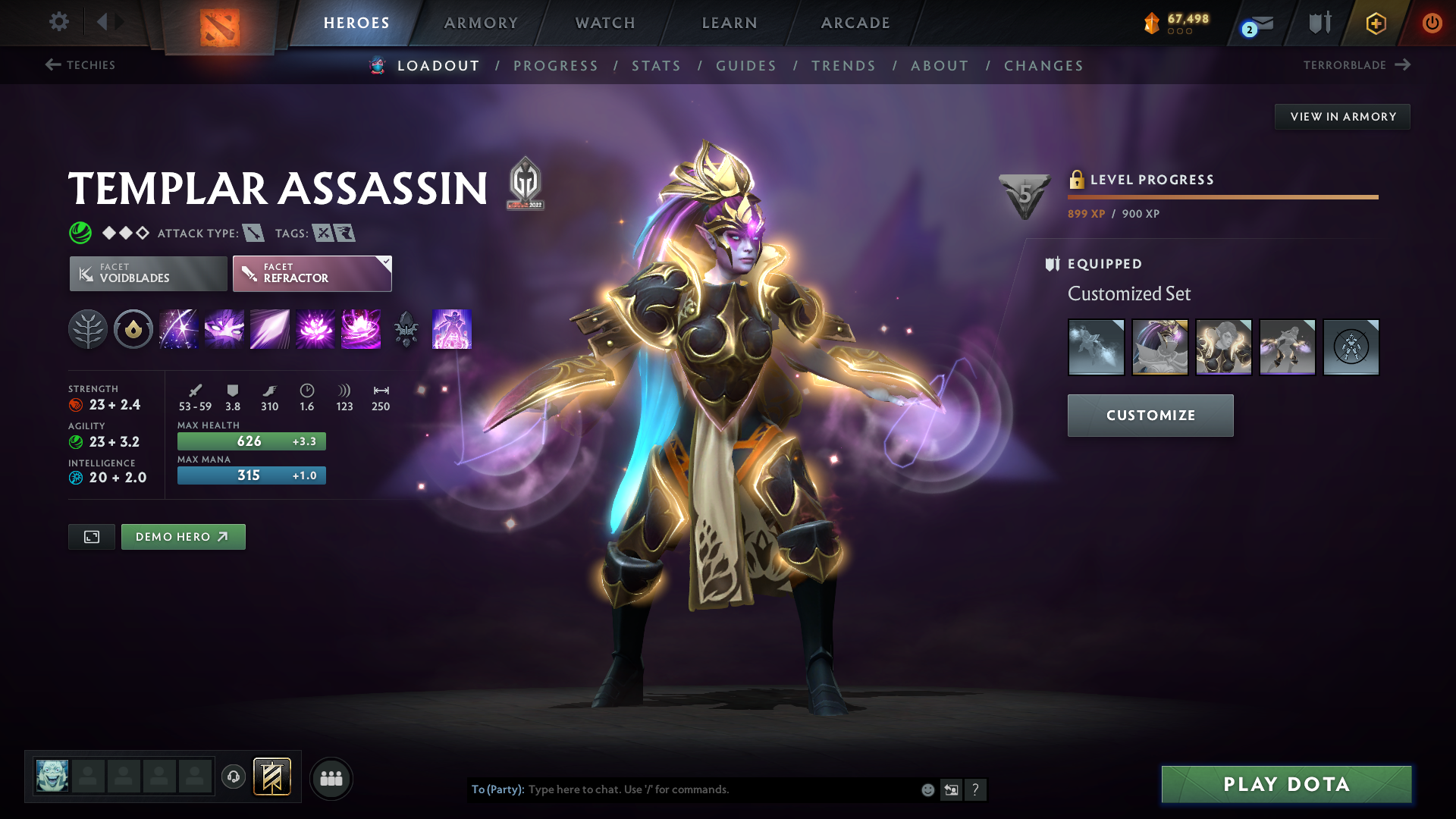
Task: Select the Refraction ability icon
Action: point(178,329)
